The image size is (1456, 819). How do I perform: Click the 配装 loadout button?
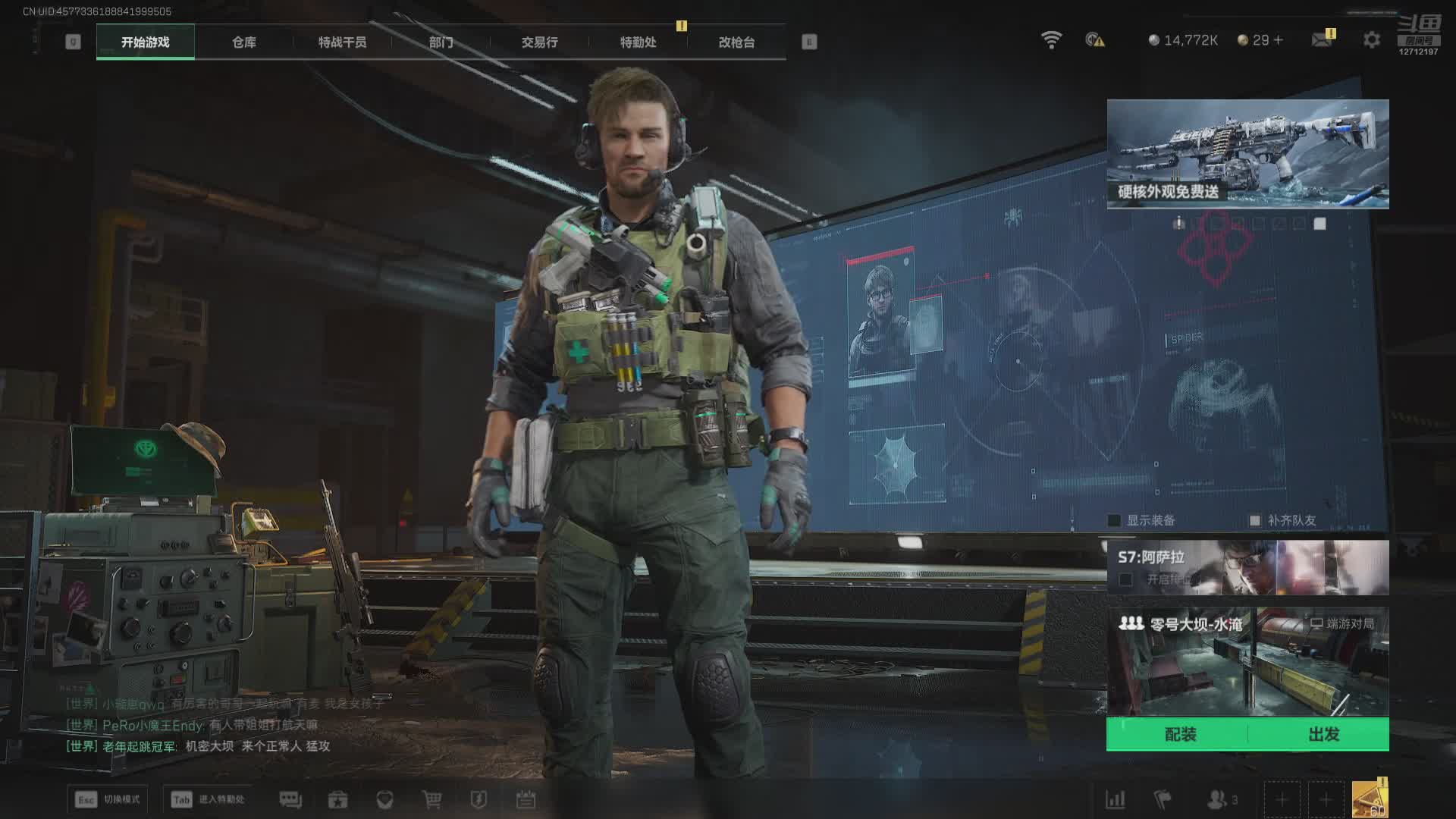[x=1179, y=734]
